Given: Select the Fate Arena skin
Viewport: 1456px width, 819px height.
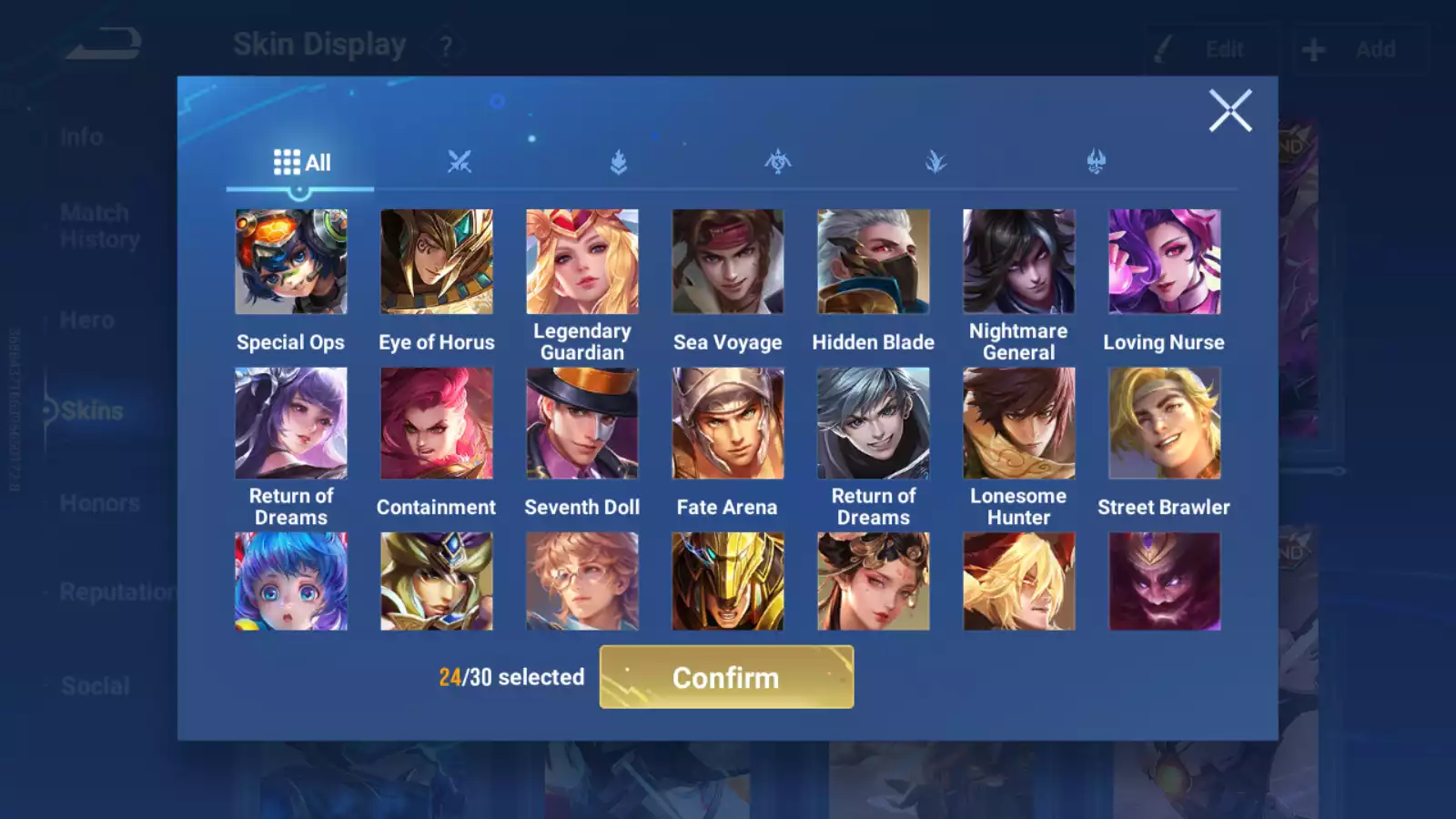Looking at the screenshot, I should 728,423.
